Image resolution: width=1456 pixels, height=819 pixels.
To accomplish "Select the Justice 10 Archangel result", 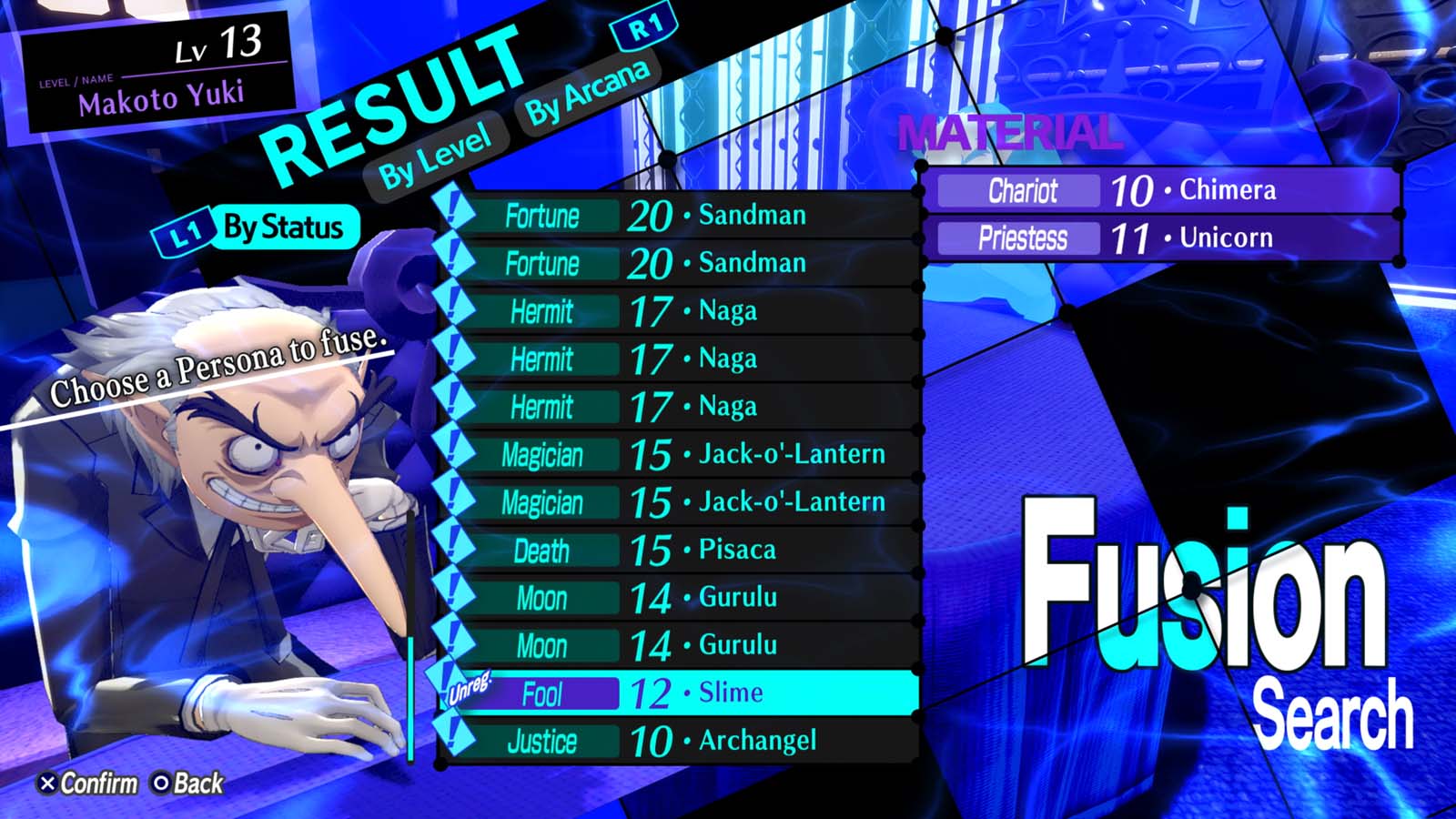I will [673, 742].
